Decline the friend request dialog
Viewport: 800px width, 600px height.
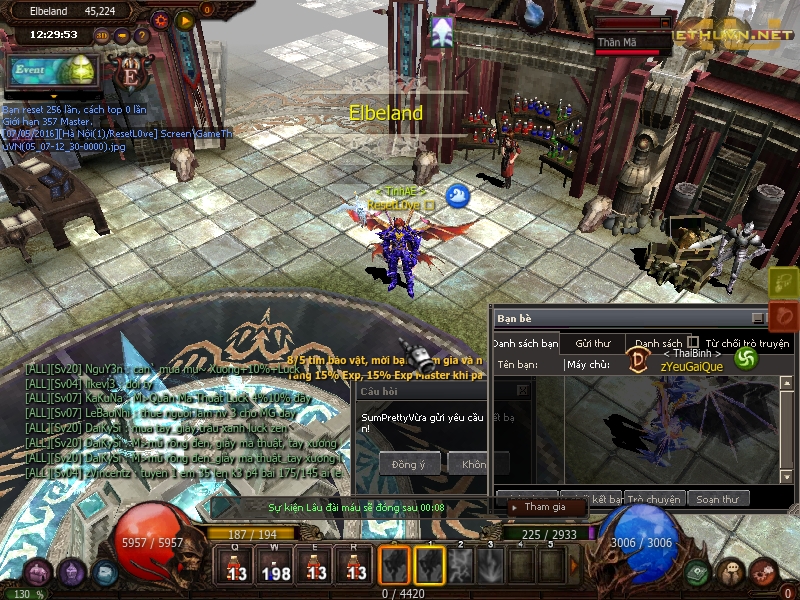pos(472,464)
